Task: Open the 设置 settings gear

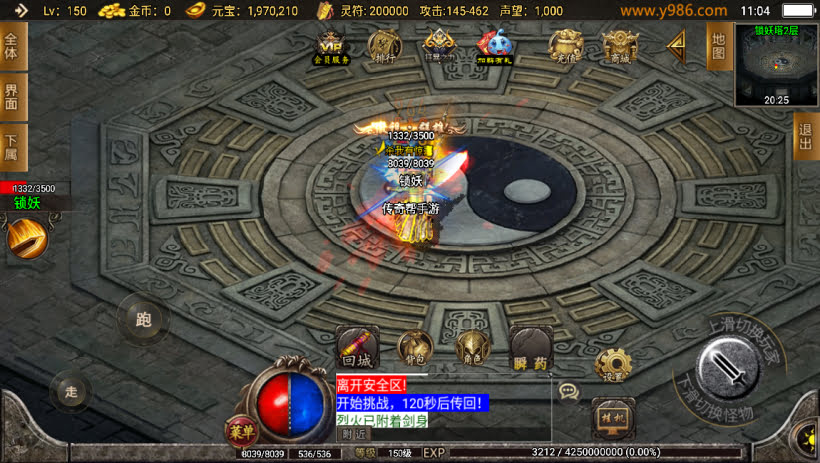Action: pyautogui.click(x=612, y=364)
